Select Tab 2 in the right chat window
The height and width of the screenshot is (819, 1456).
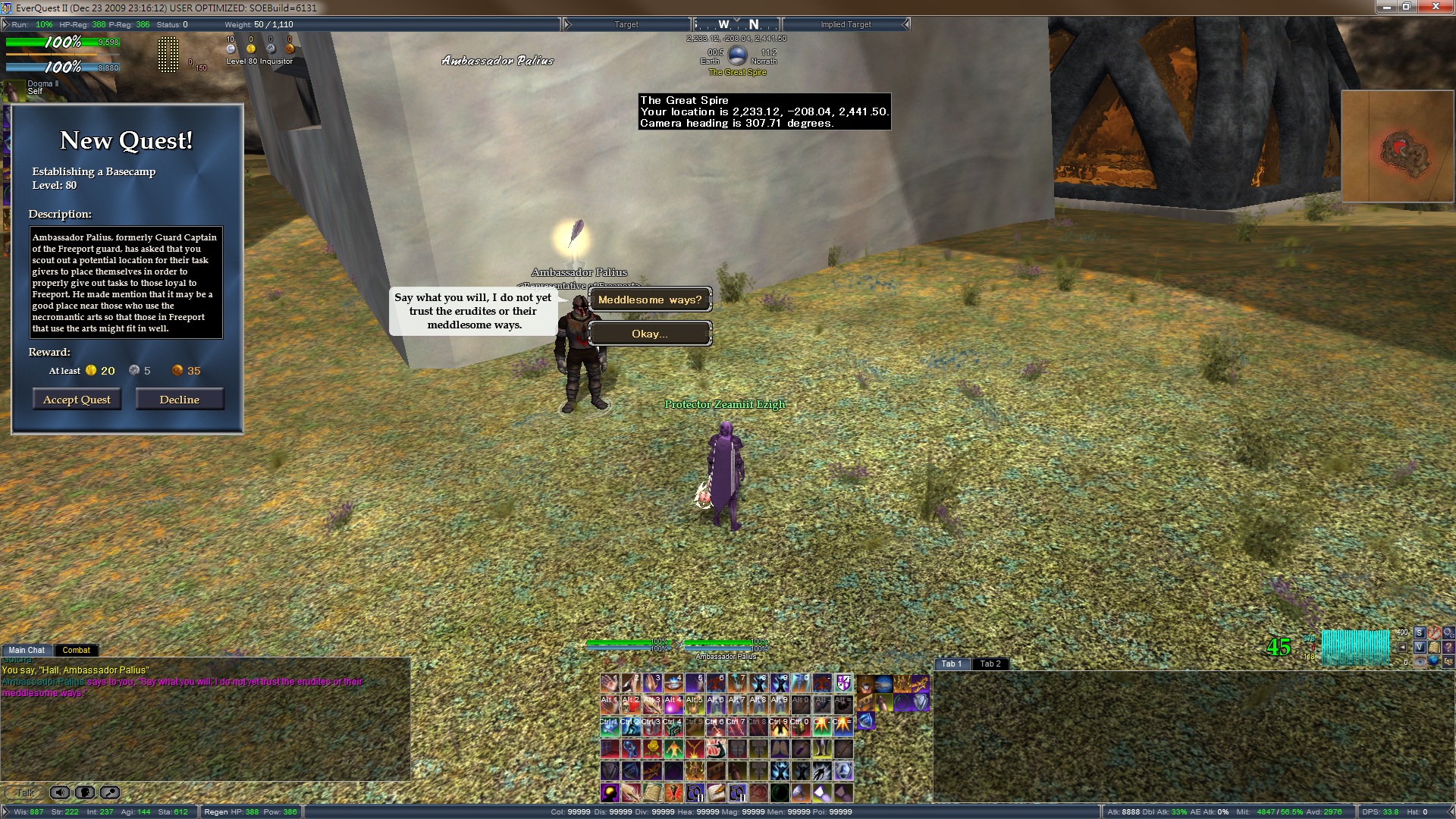pos(990,664)
